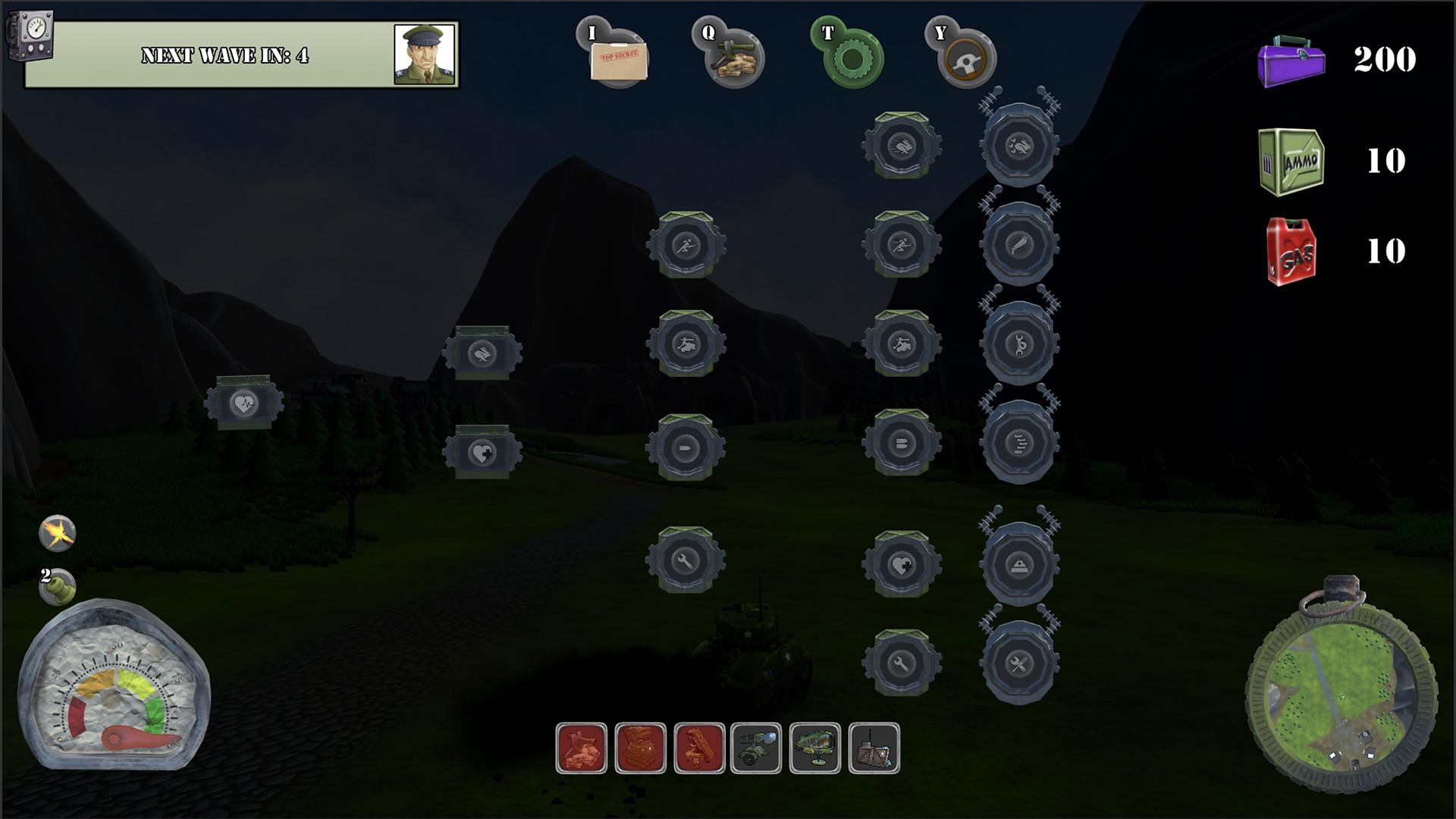Activate the explosion burst ability icon
Image resolution: width=1456 pixels, height=819 pixels.
(58, 533)
